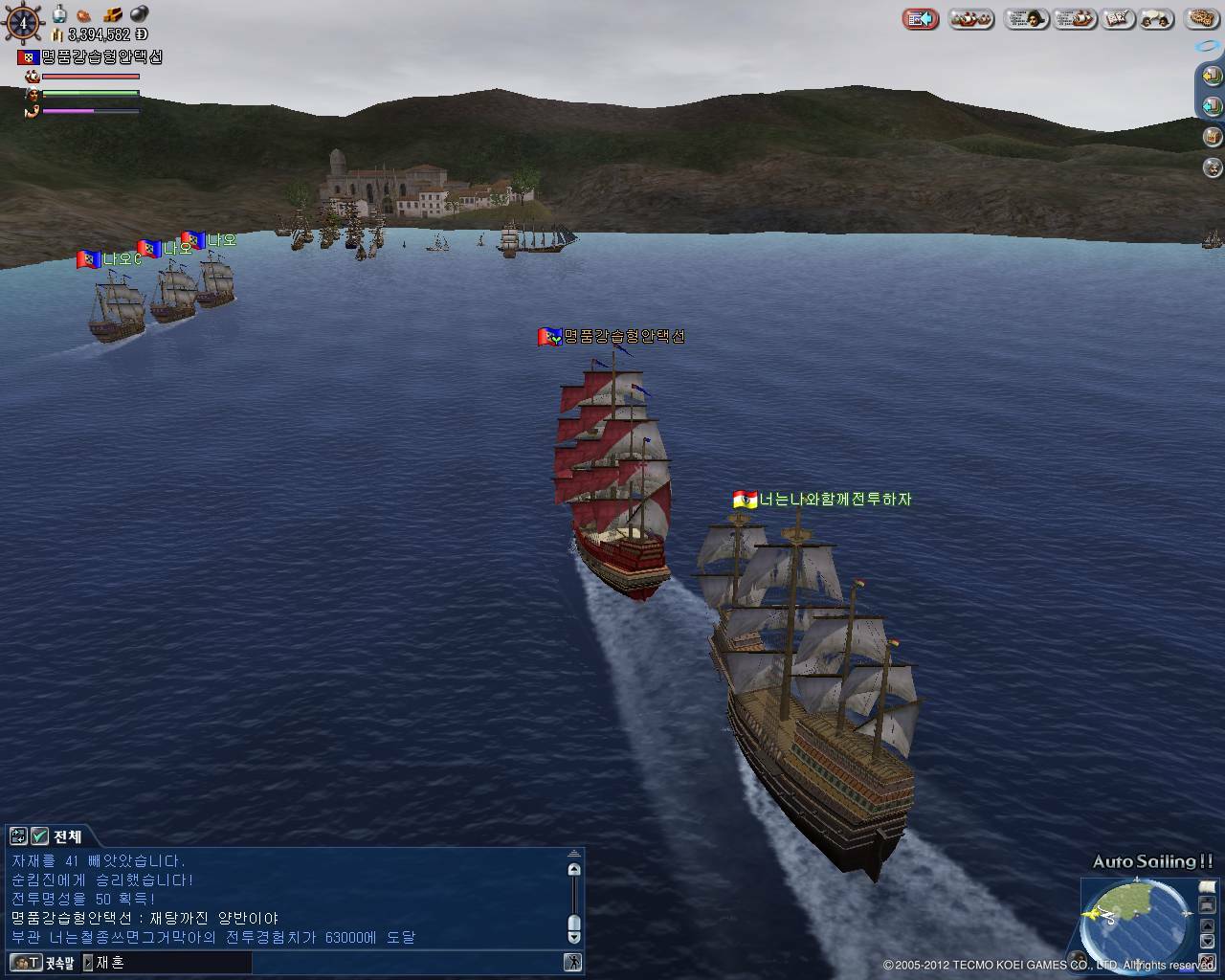Open the character portrait info button

click(x=1026, y=18)
